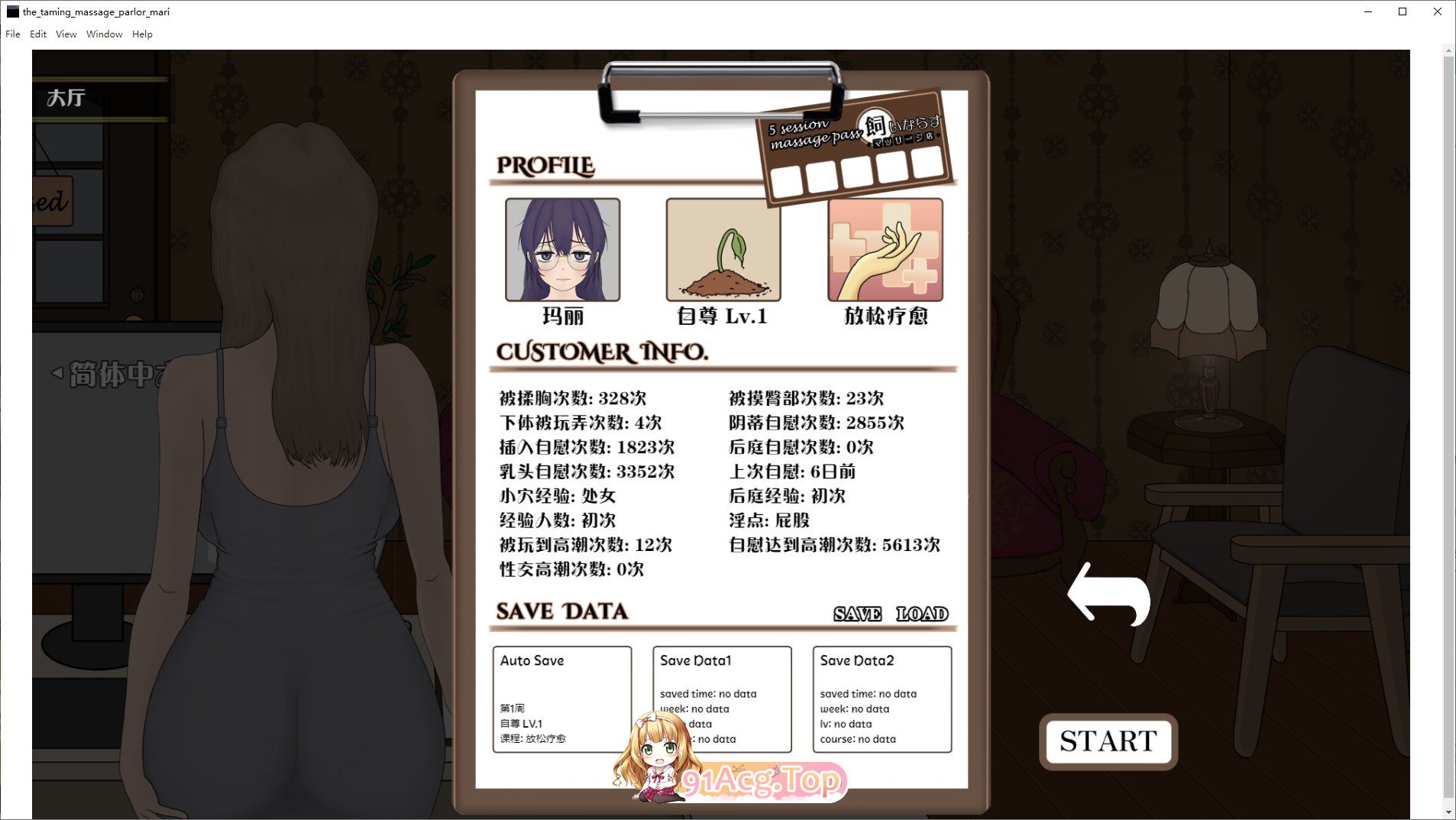Open the Help menu
The image size is (1456, 820).
tap(142, 34)
